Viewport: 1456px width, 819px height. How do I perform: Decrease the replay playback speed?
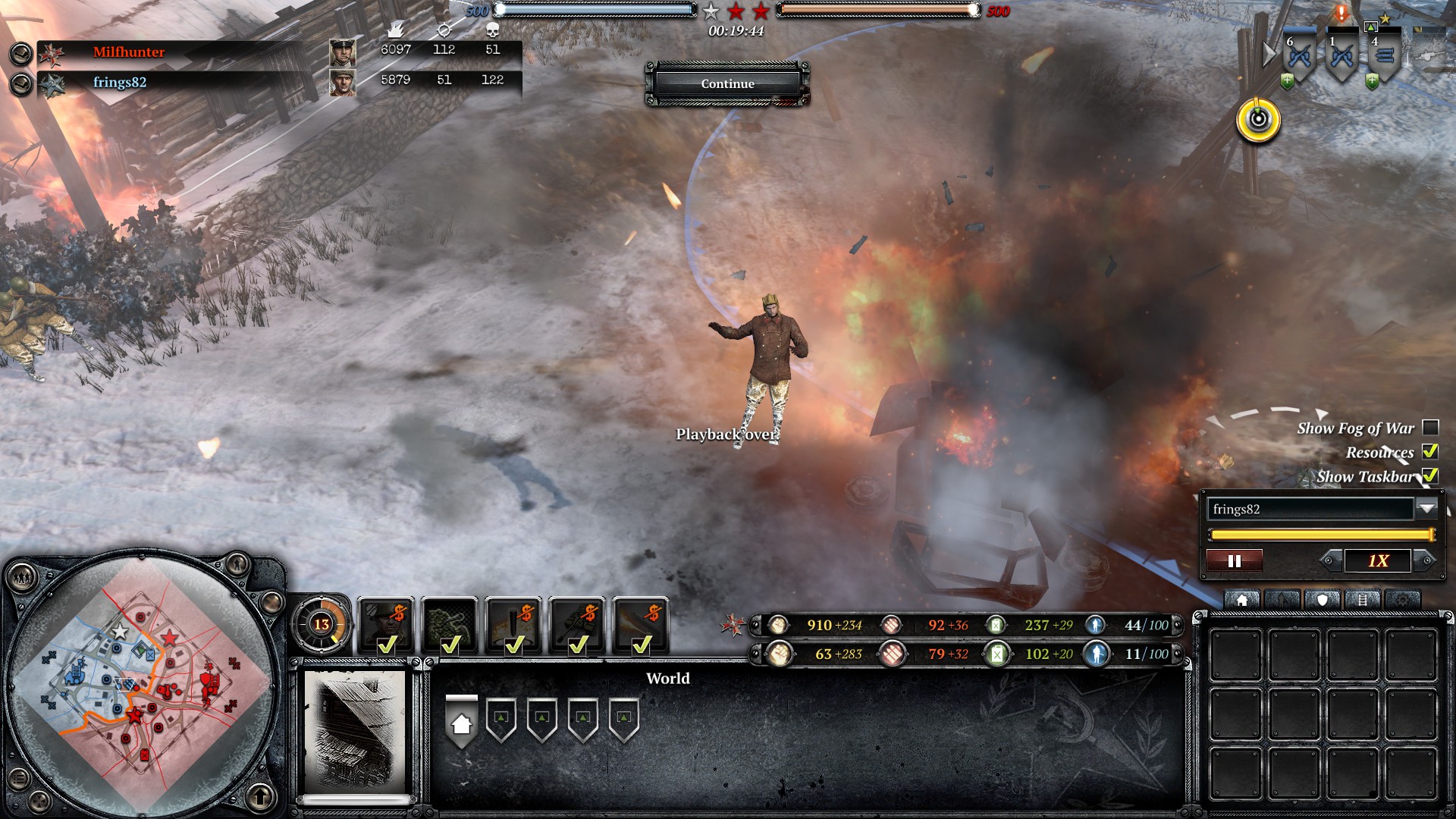[x=1329, y=561]
